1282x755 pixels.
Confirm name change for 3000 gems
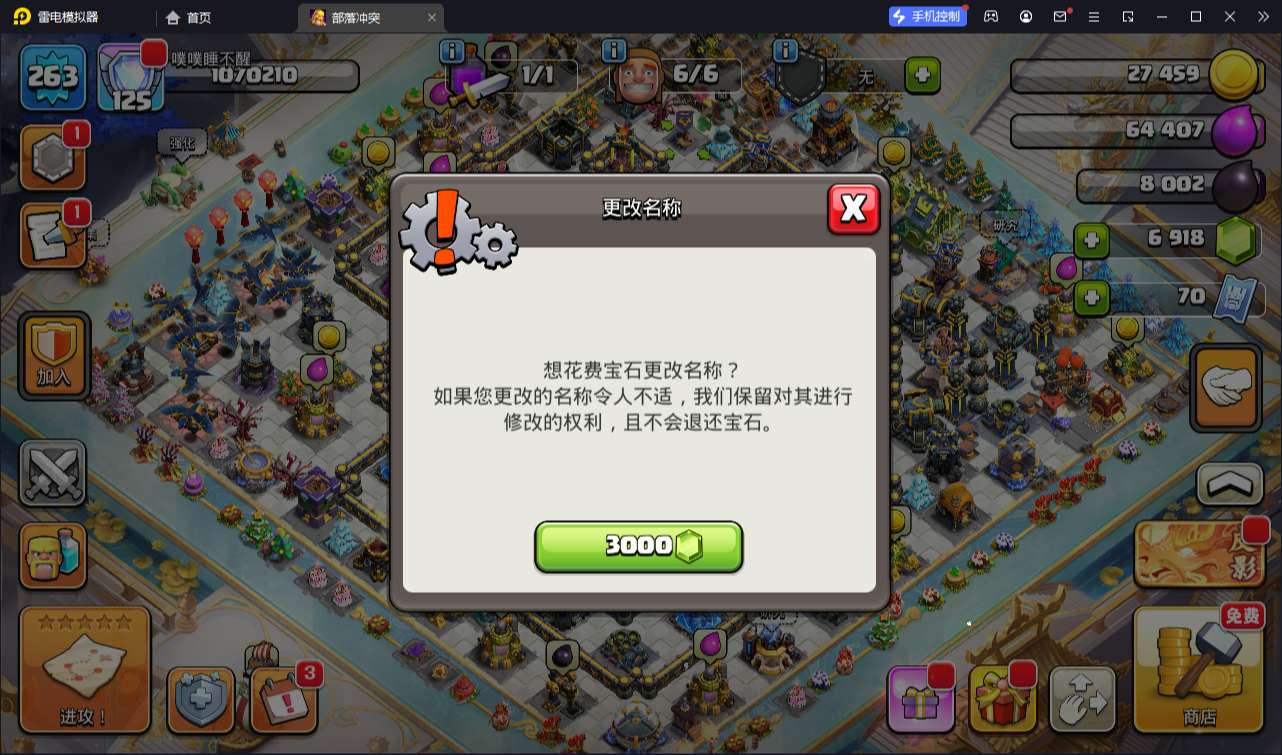coord(639,546)
